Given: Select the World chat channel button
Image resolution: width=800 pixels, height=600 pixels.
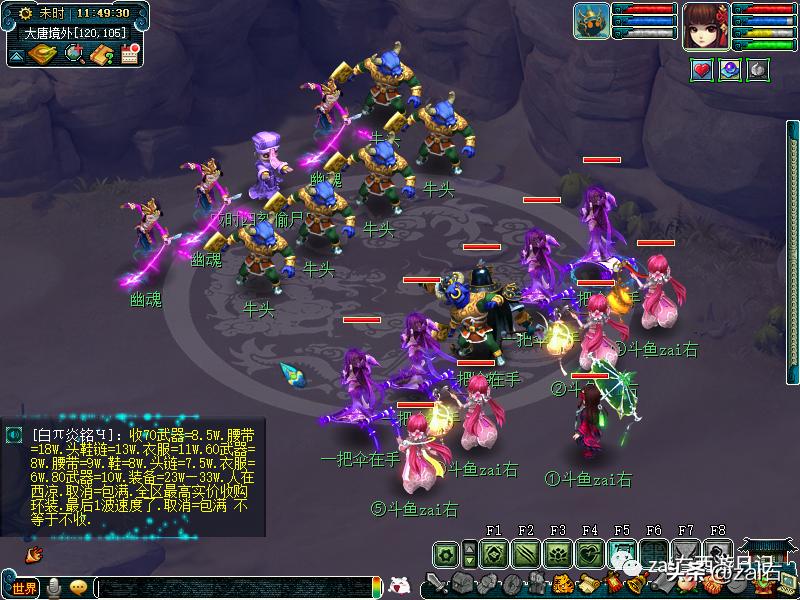Looking at the screenshot, I should click(x=24, y=588).
